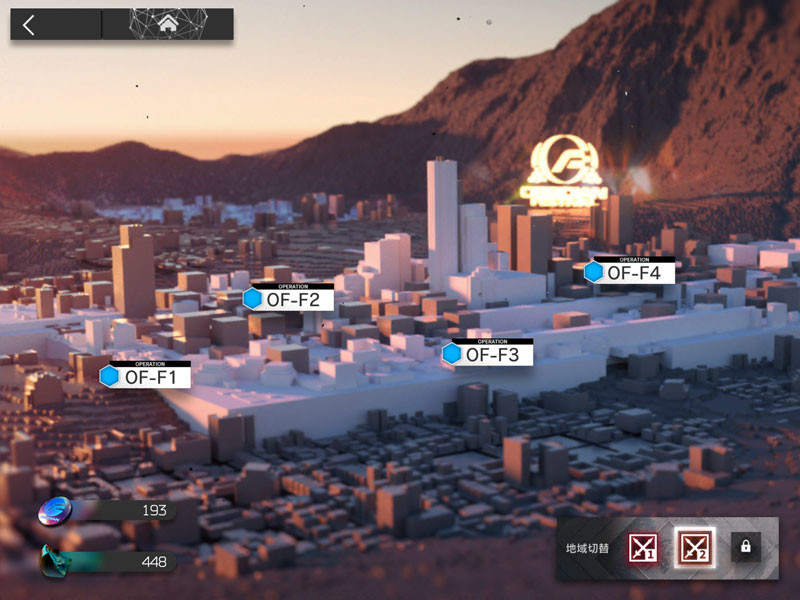Image resolution: width=800 pixels, height=600 pixels.
Task: Tap the locked region padlock
Action: click(x=744, y=546)
